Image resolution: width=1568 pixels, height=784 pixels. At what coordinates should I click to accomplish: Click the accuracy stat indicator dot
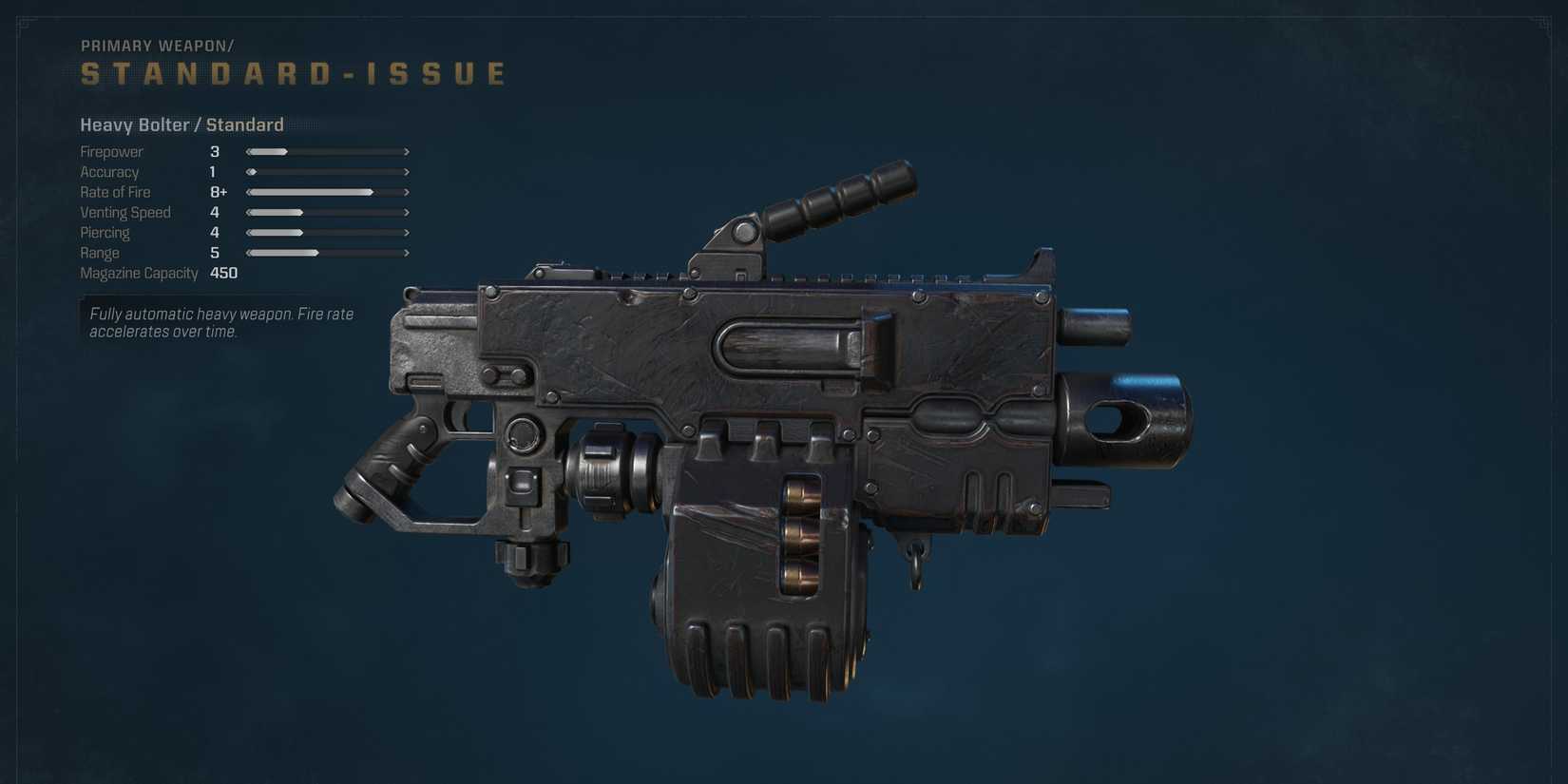click(x=250, y=172)
